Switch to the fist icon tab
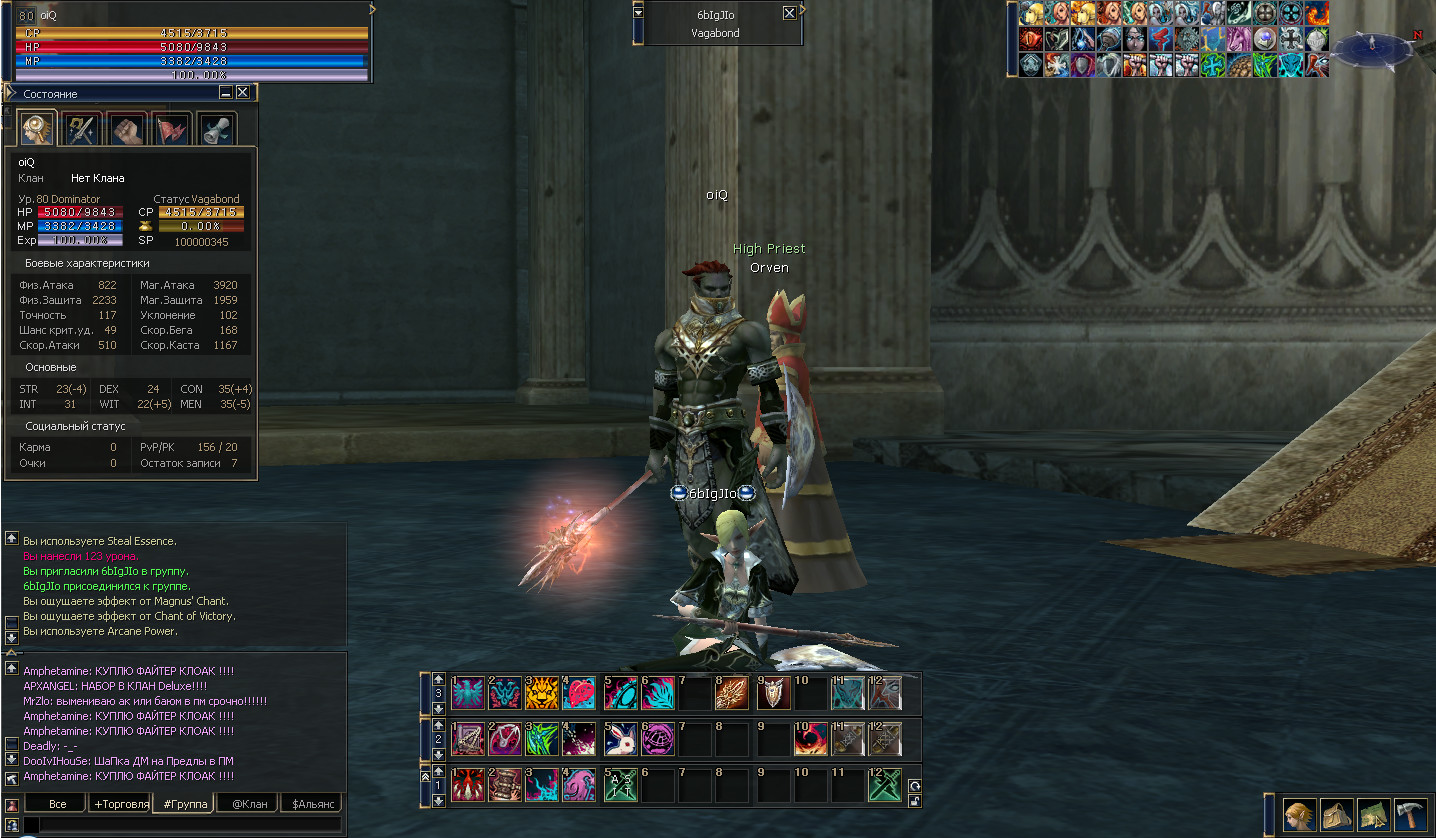Image resolution: width=1436 pixels, height=838 pixels. click(x=128, y=130)
